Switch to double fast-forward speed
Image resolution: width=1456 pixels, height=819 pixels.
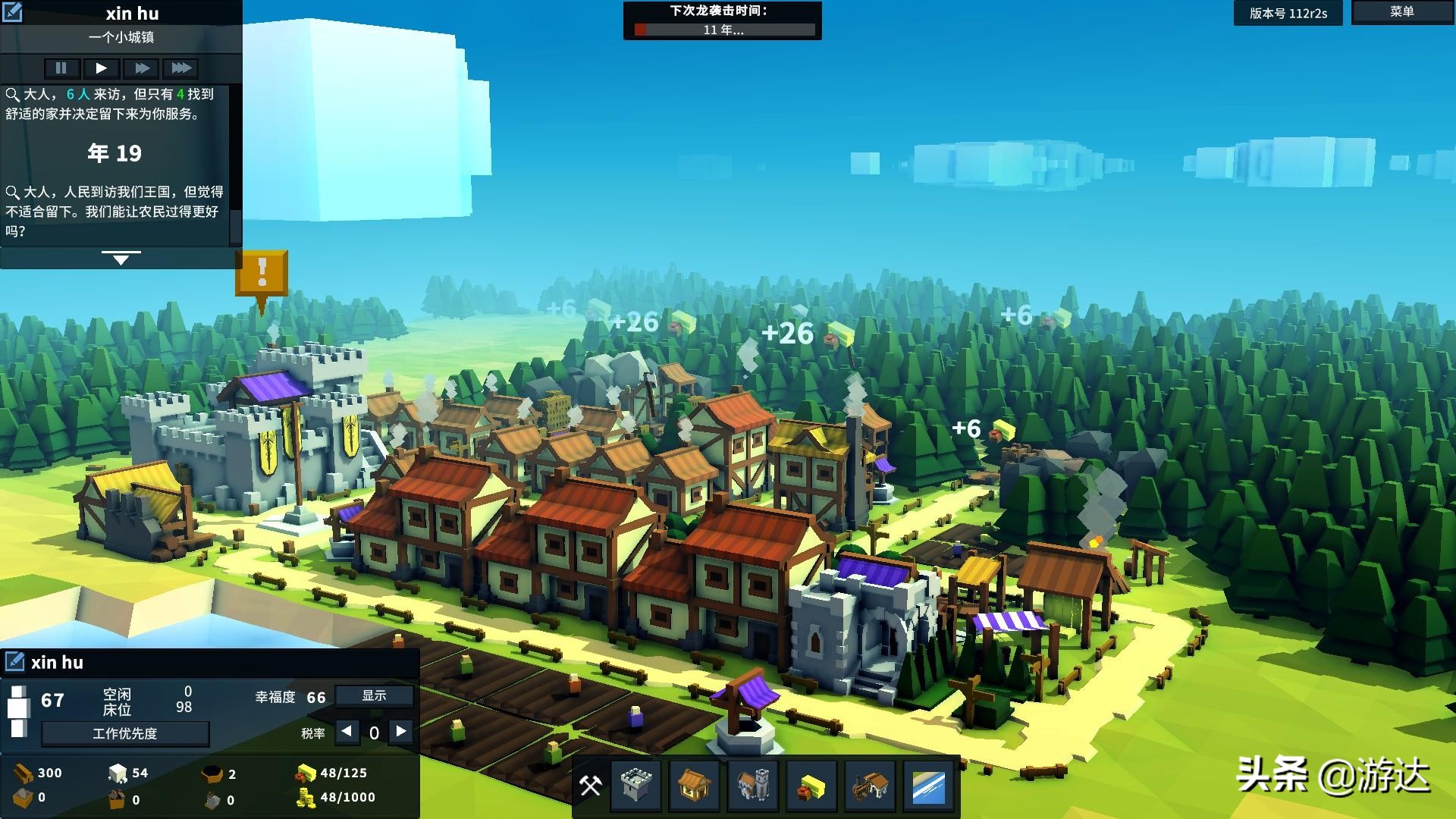(x=142, y=68)
